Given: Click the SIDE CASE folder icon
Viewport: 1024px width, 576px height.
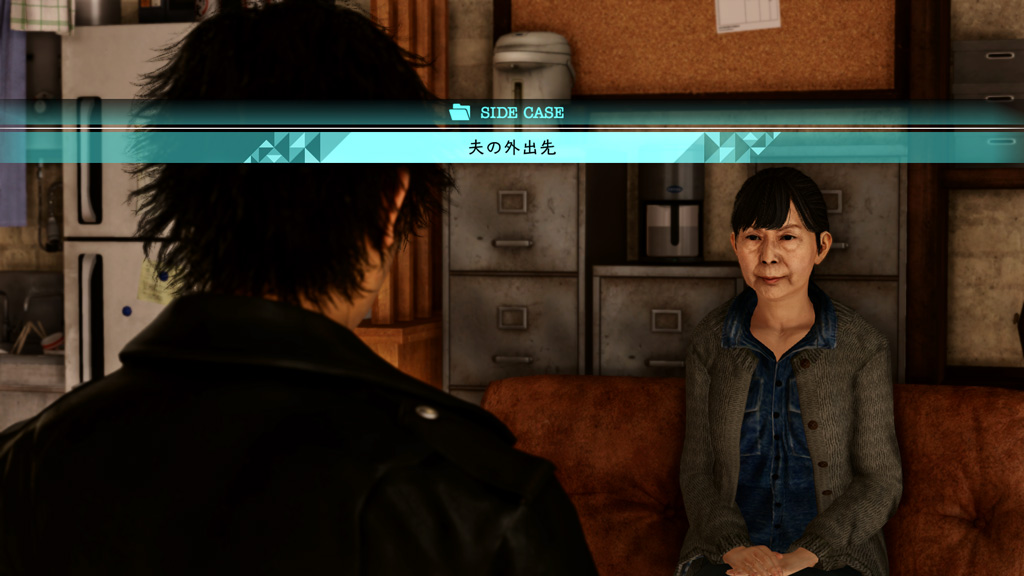Looking at the screenshot, I should [460, 113].
